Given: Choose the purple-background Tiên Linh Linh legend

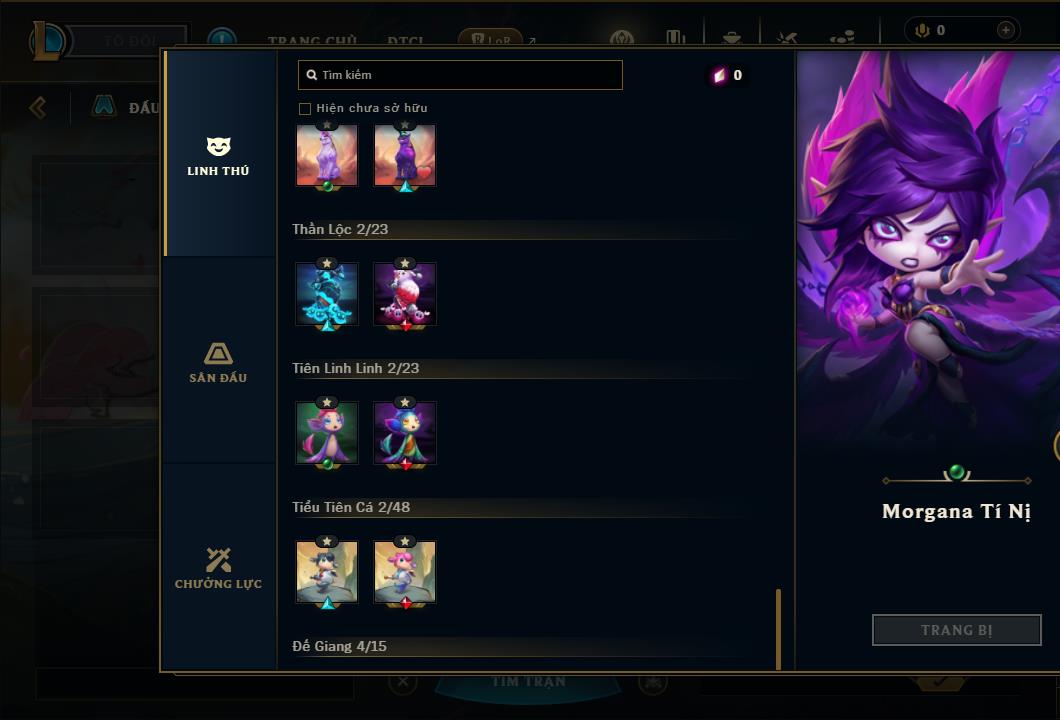Looking at the screenshot, I should 405,433.
